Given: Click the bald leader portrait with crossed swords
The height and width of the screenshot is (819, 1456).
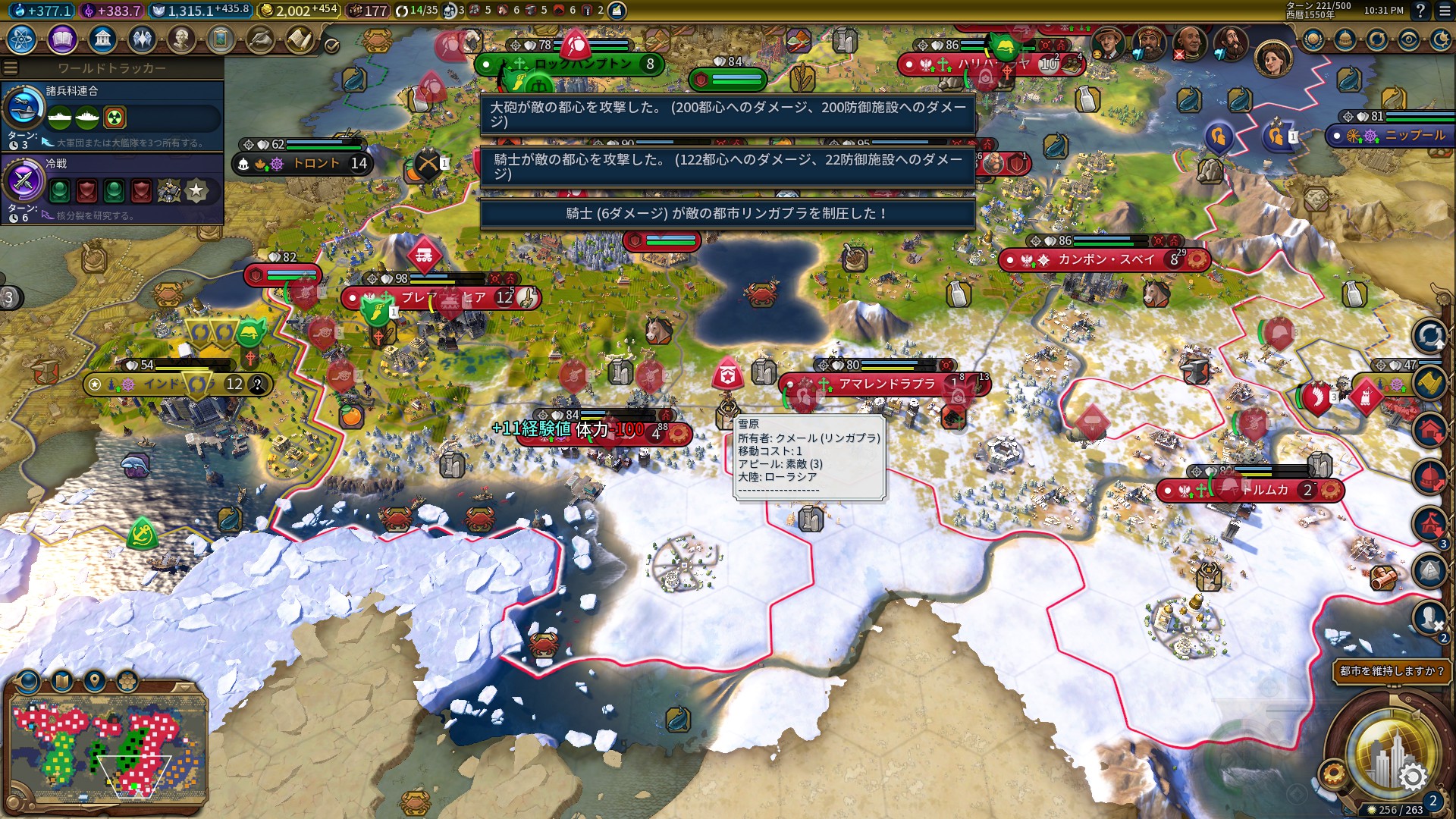Looking at the screenshot, I should click(1188, 43).
